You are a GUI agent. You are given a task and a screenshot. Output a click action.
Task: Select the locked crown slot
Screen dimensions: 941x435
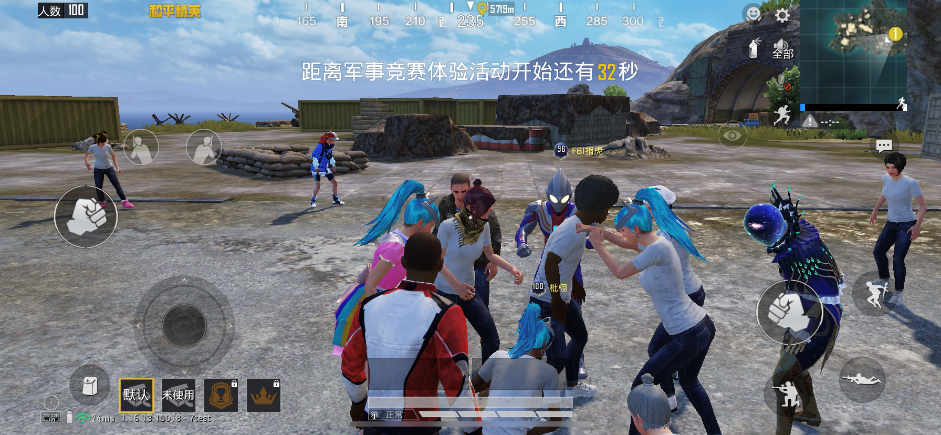point(264,395)
